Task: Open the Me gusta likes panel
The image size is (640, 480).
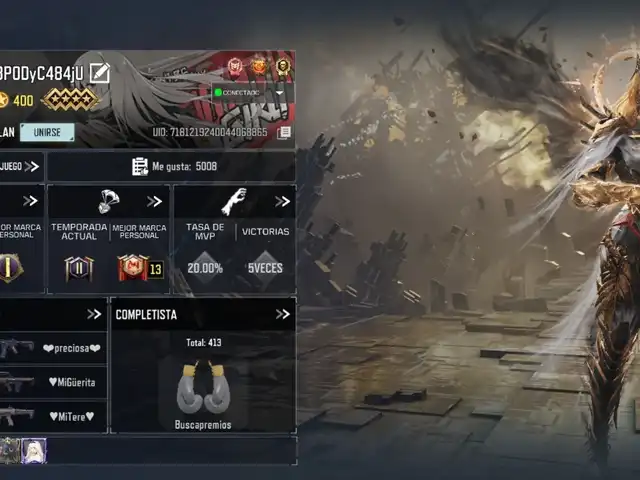Action: pyautogui.click(x=174, y=166)
